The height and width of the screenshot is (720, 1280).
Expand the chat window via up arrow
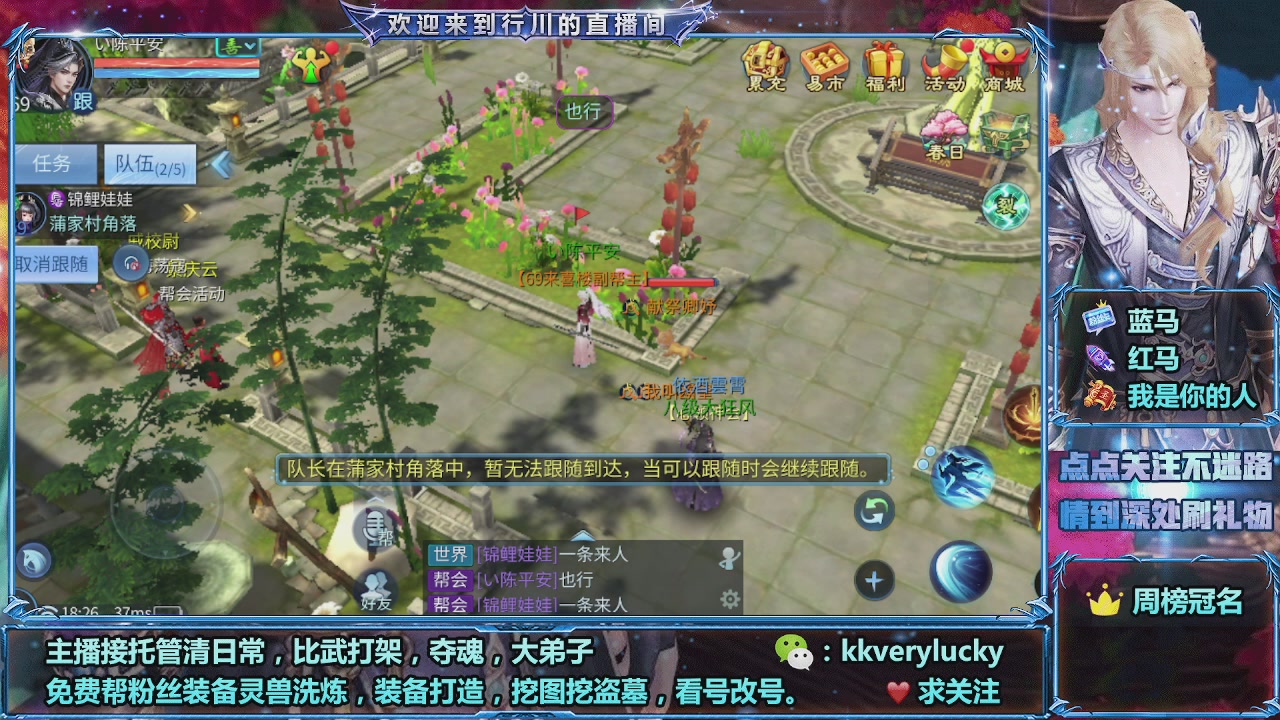click(583, 534)
